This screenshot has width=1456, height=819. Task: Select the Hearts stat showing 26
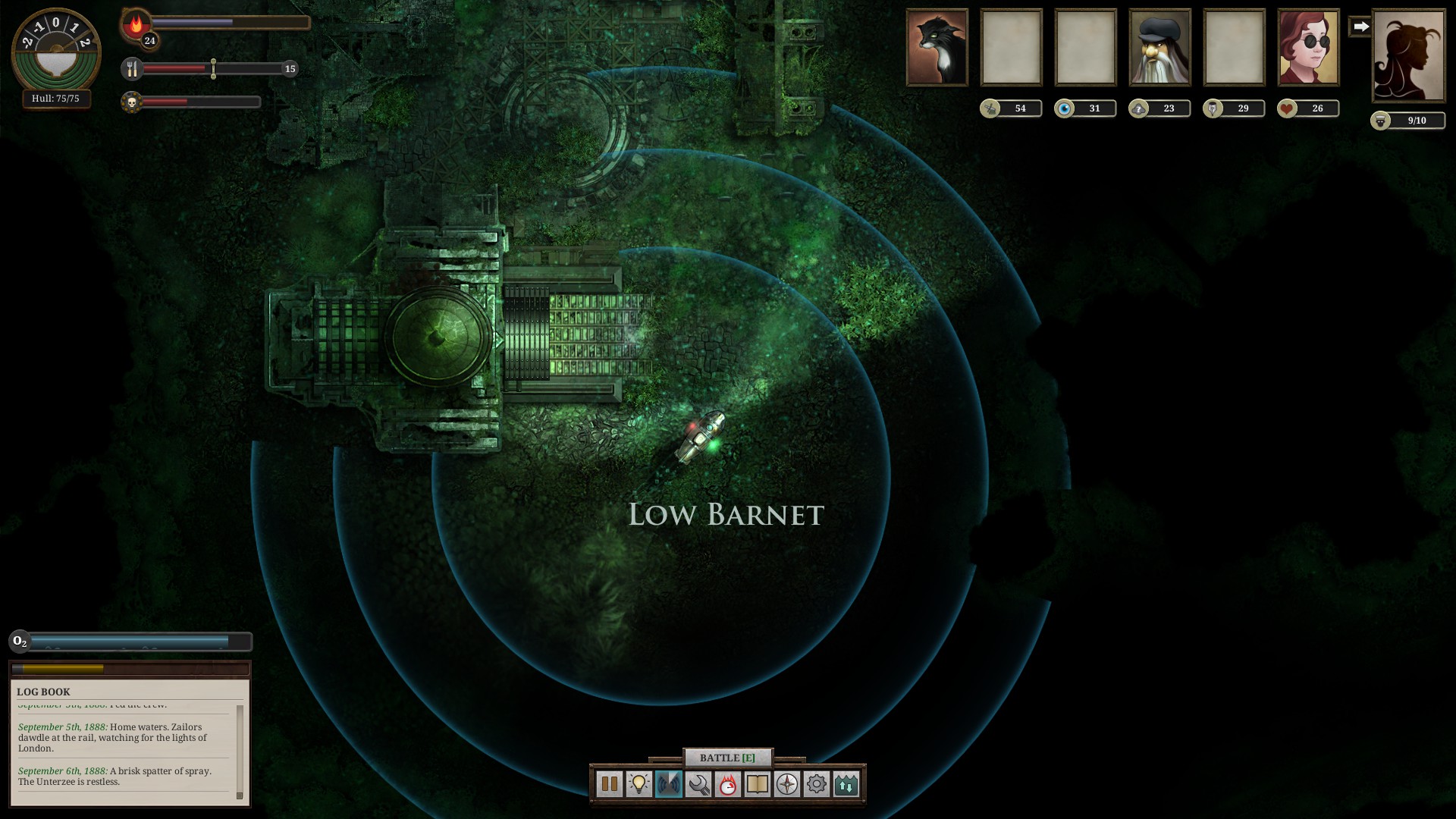1308,108
